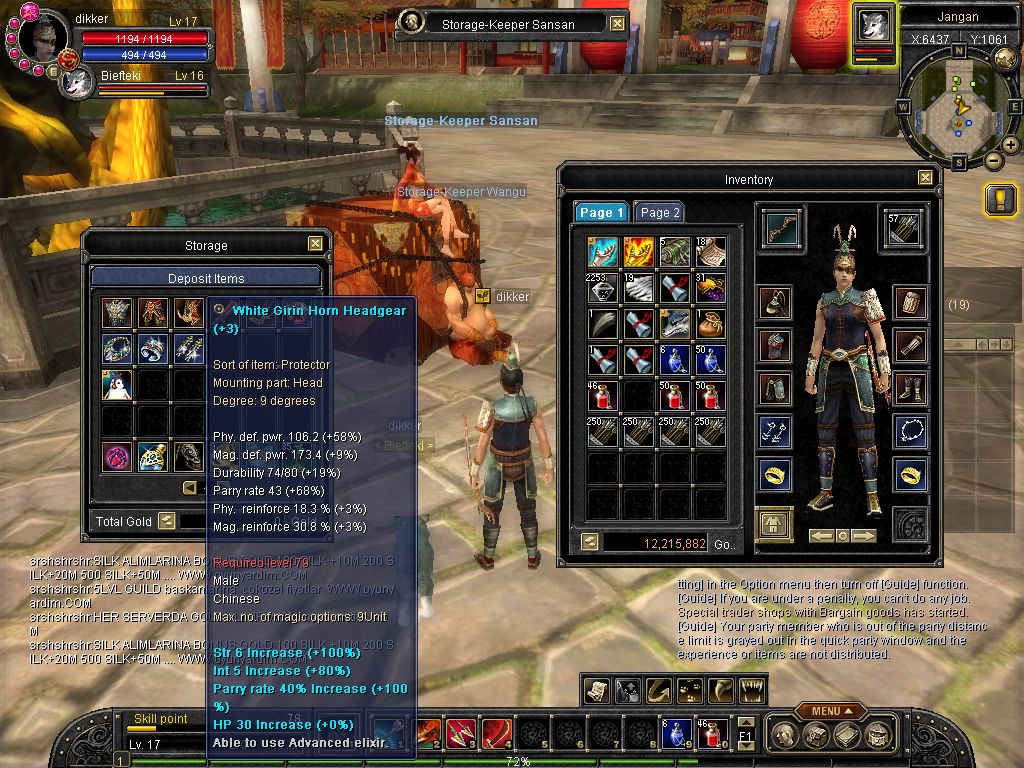1024x768 pixels.
Task: Click the wolf pet item in inventory
Action: (x=675, y=322)
